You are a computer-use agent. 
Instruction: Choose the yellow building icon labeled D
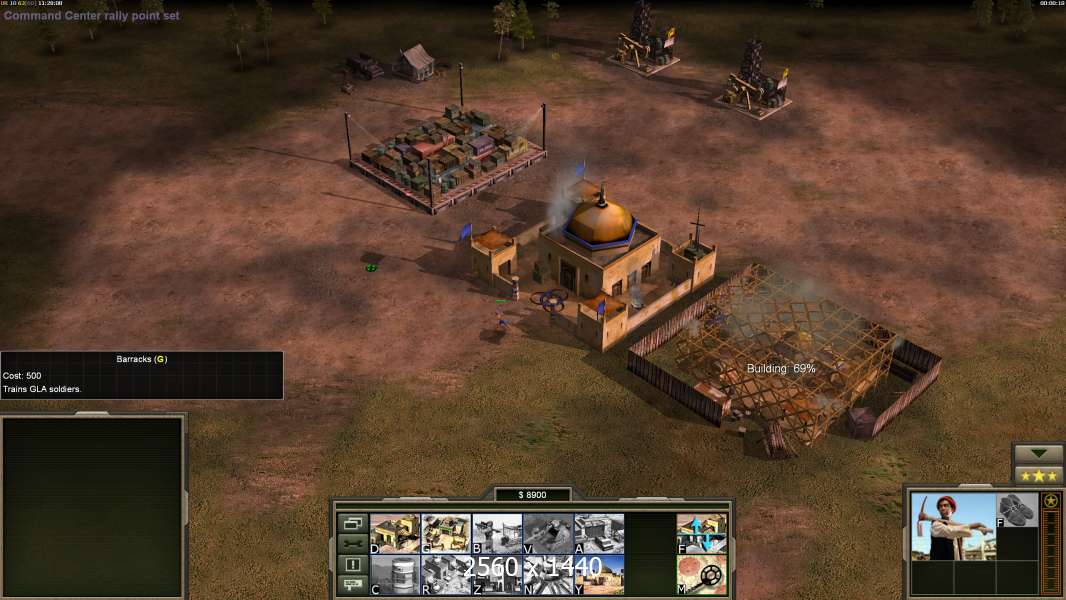395,533
